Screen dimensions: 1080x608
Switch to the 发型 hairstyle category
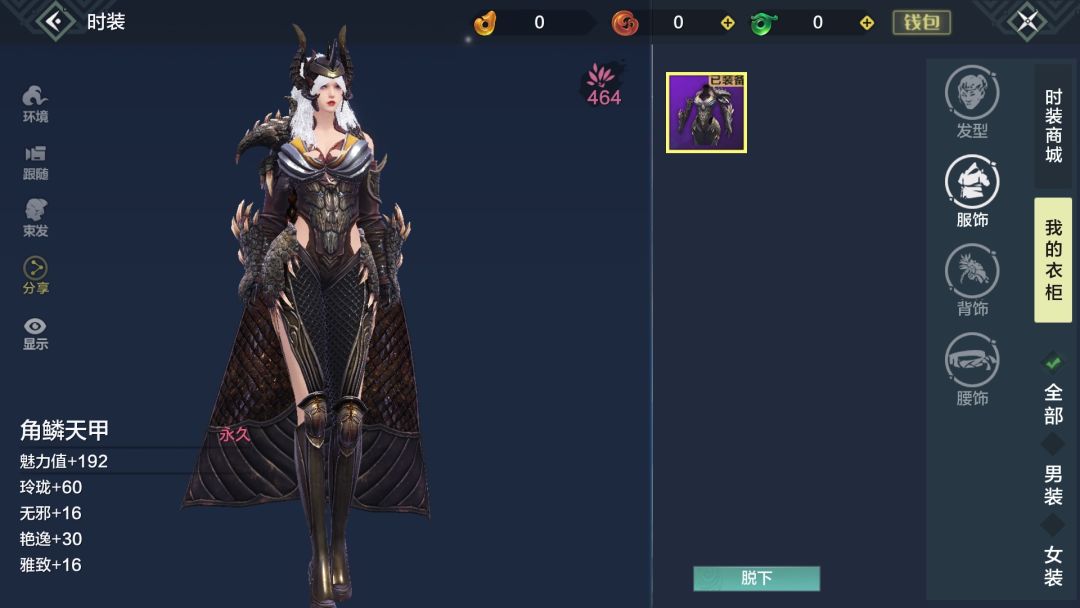pyautogui.click(x=972, y=102)
